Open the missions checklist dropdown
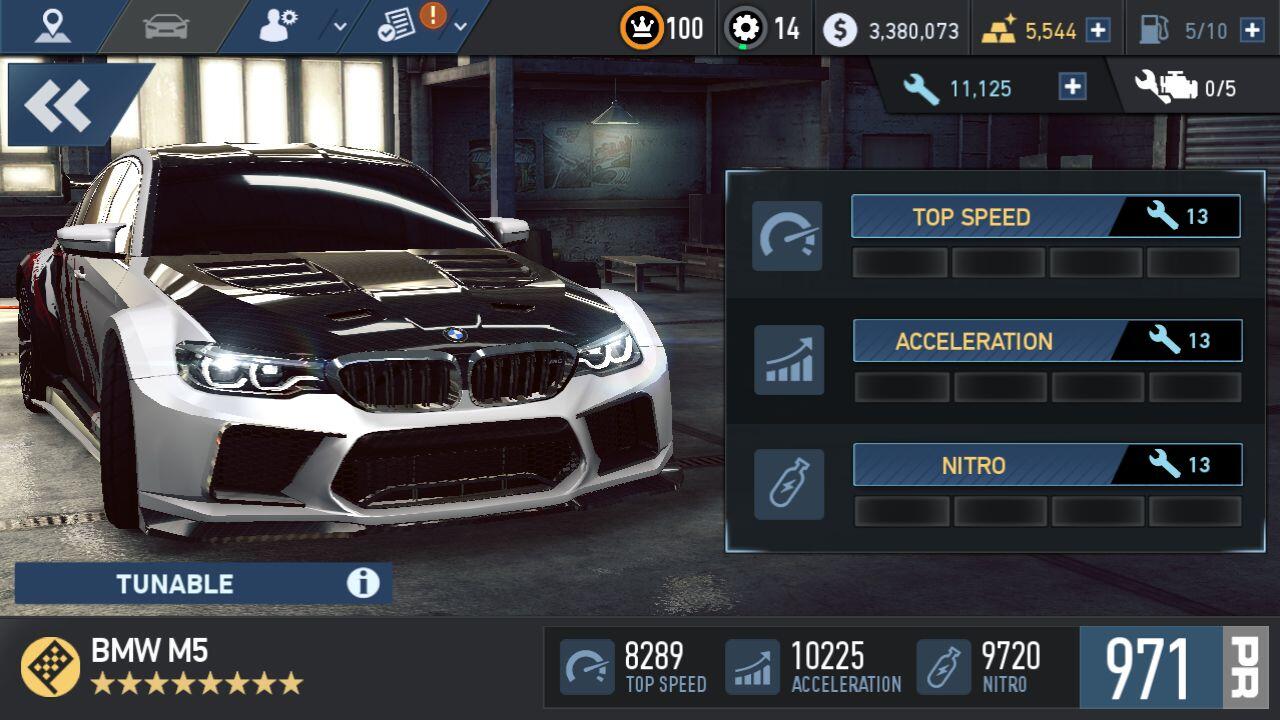This screenshot has height=720, width=1280. point(420,27)
